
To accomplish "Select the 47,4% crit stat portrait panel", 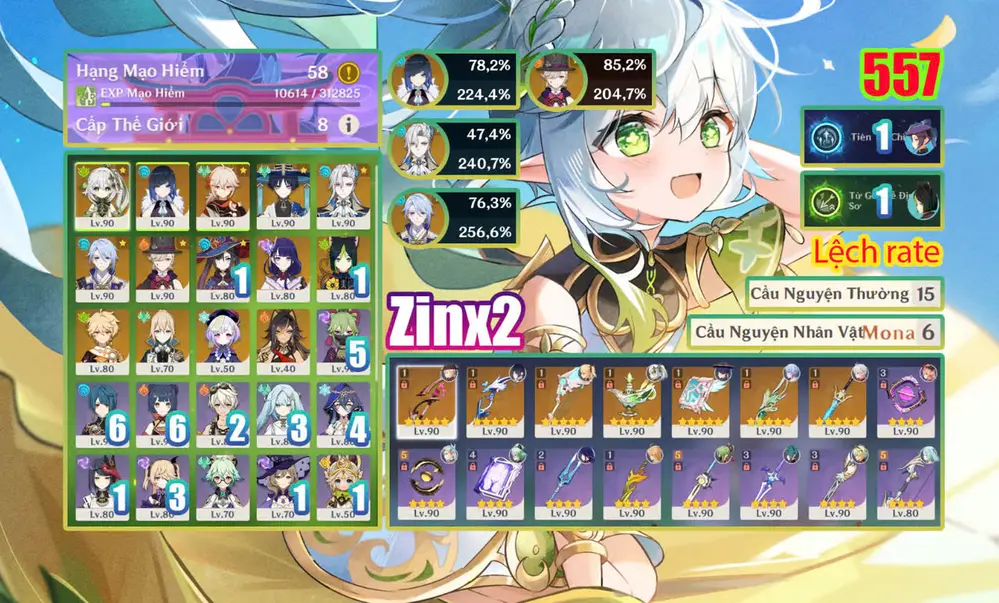I will pos(454,148).
